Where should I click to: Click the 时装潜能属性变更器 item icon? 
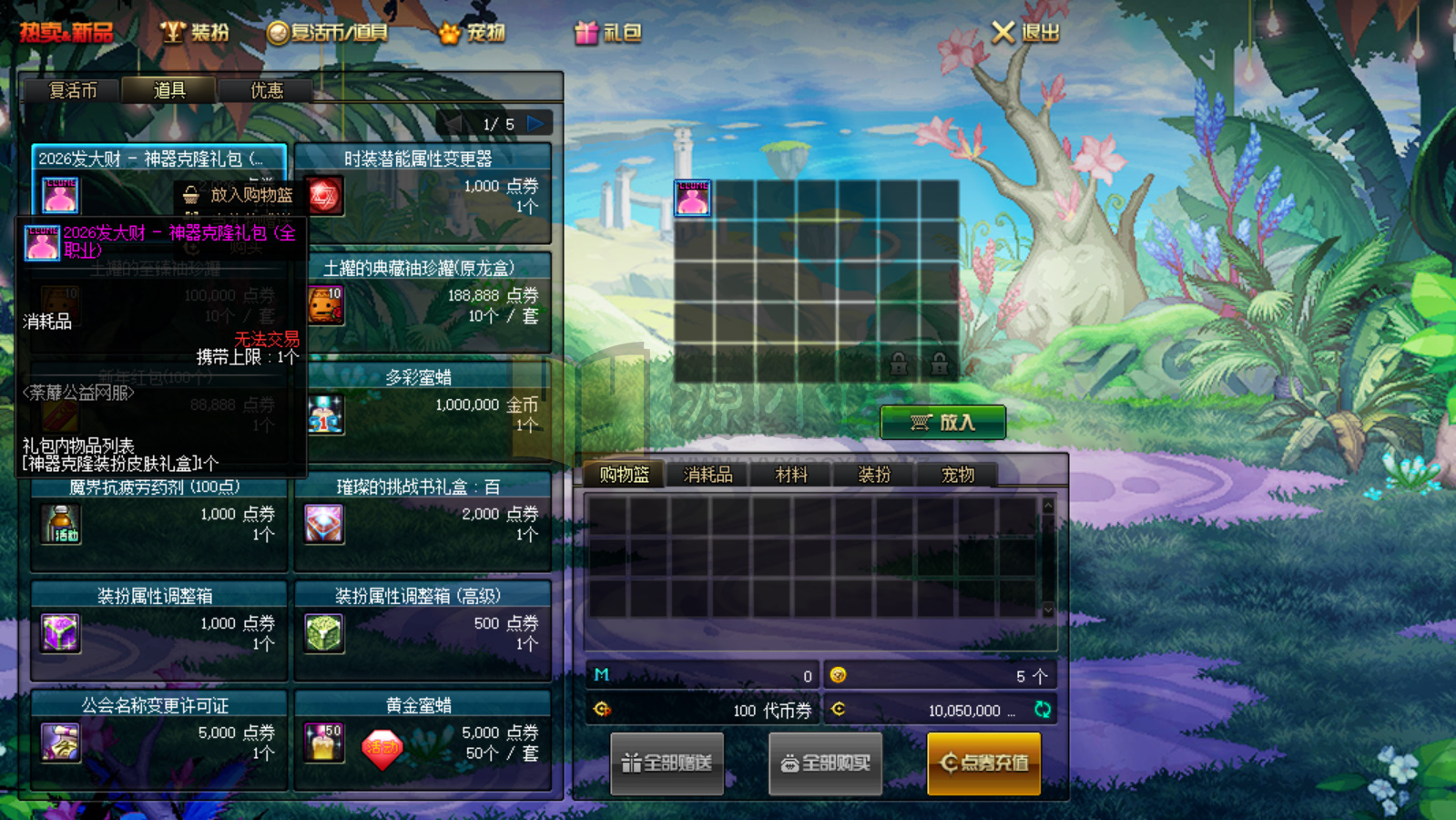click(324, 196)
